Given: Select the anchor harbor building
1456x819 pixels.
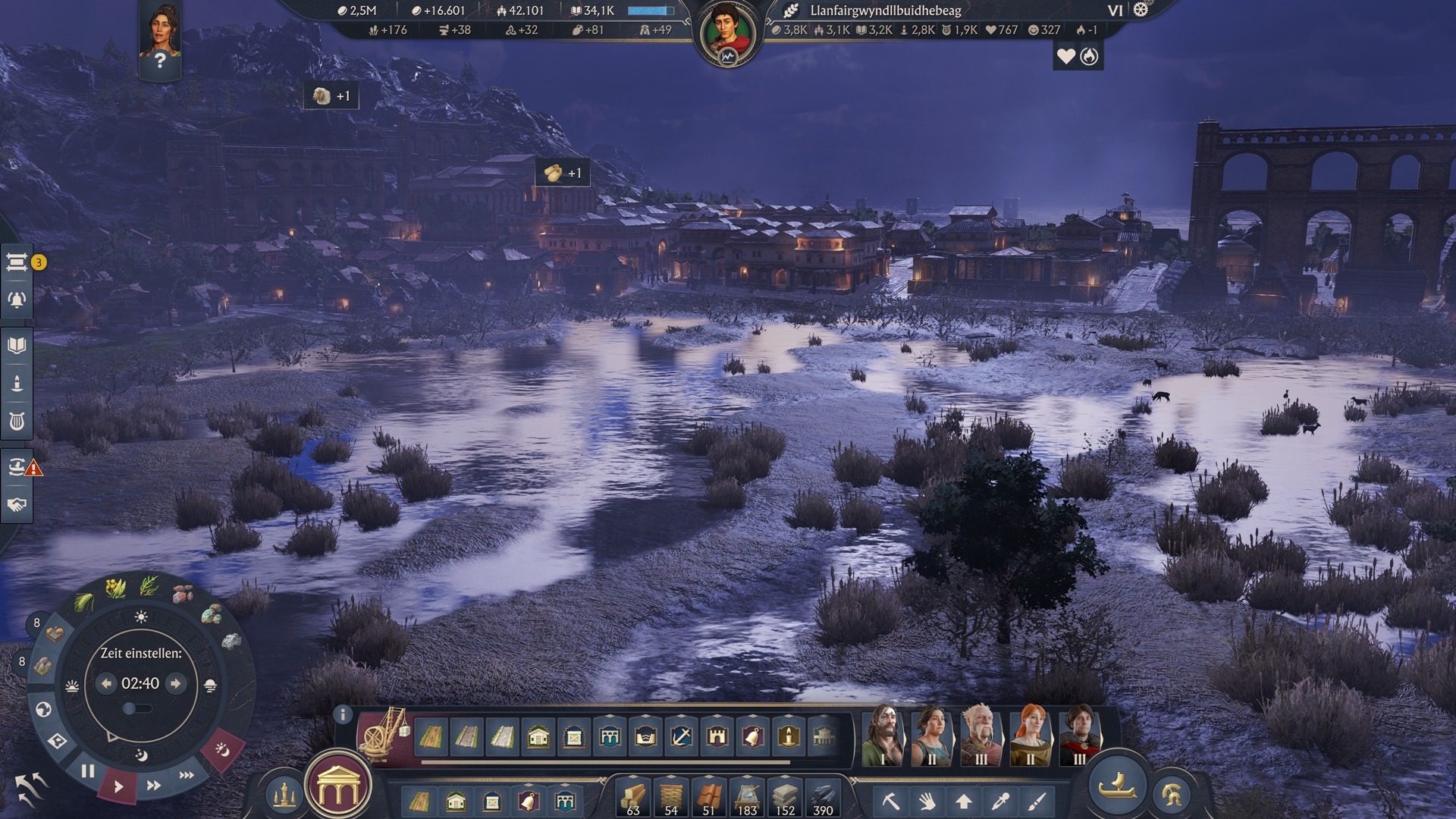Looking at the screenshot, I should point(681,736).
